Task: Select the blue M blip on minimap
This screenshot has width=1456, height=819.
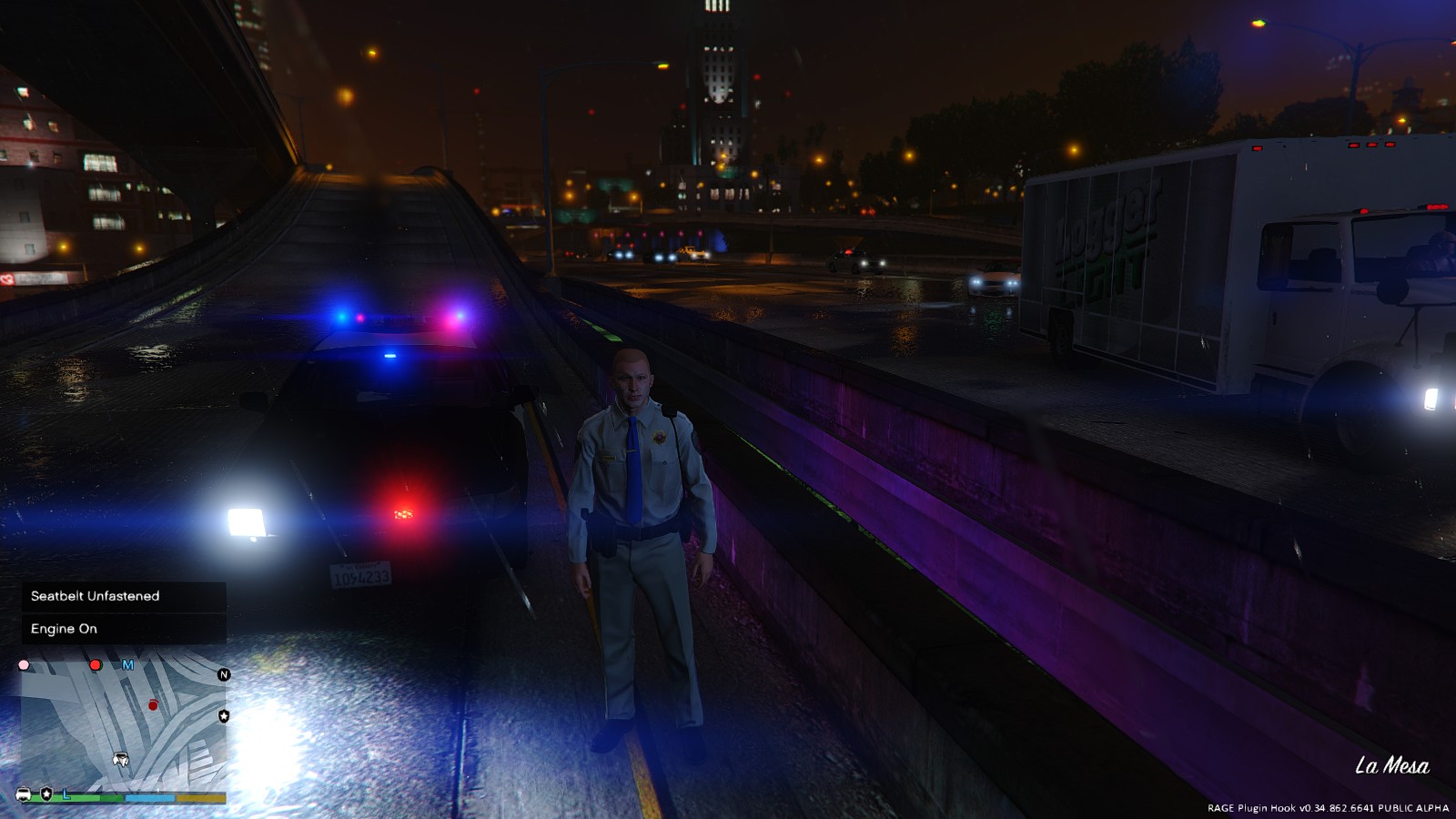Action: pyautogui.click(x=128, y=665)
